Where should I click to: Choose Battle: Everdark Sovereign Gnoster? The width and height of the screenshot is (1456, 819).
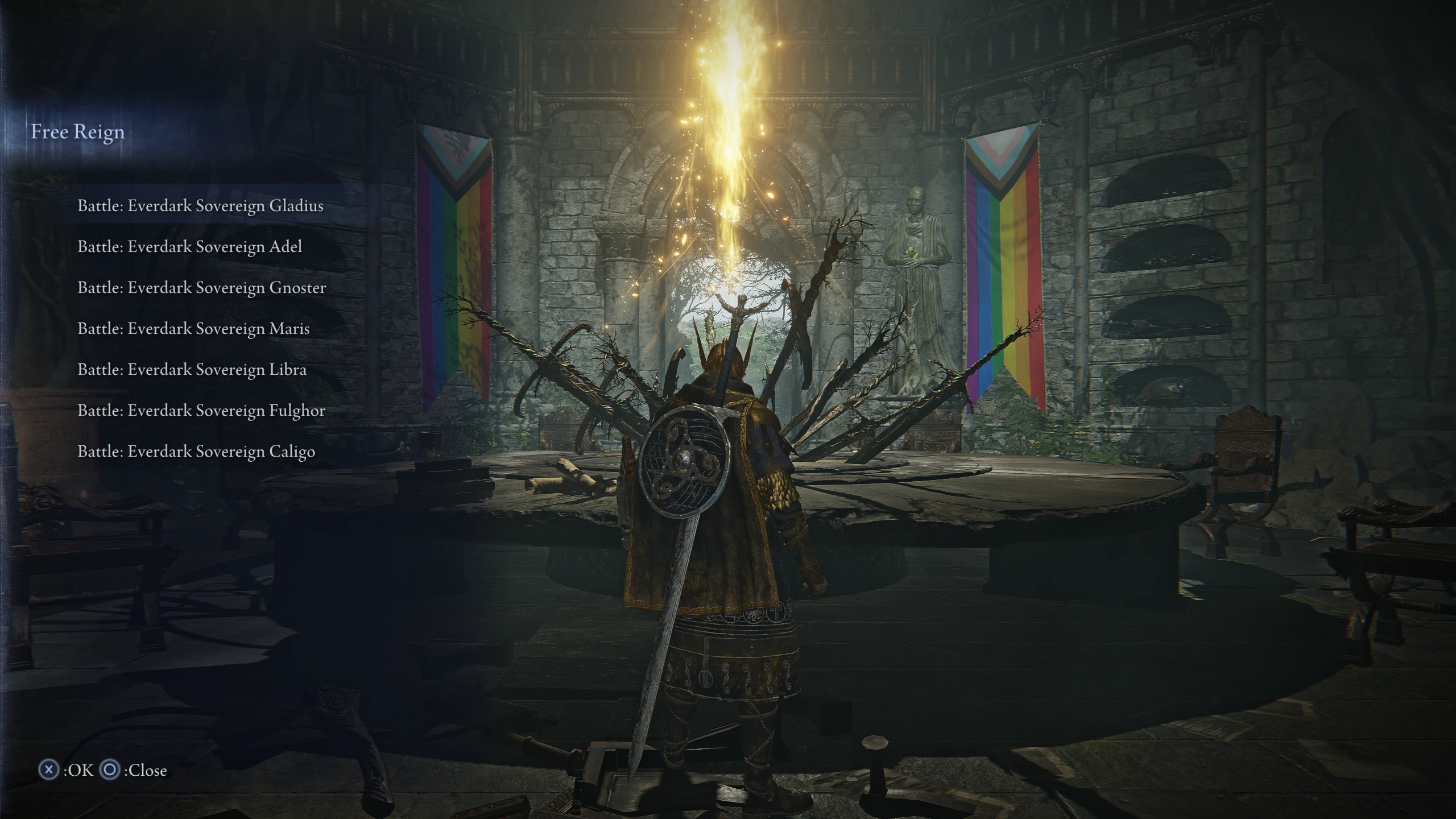tap(202, 288)
